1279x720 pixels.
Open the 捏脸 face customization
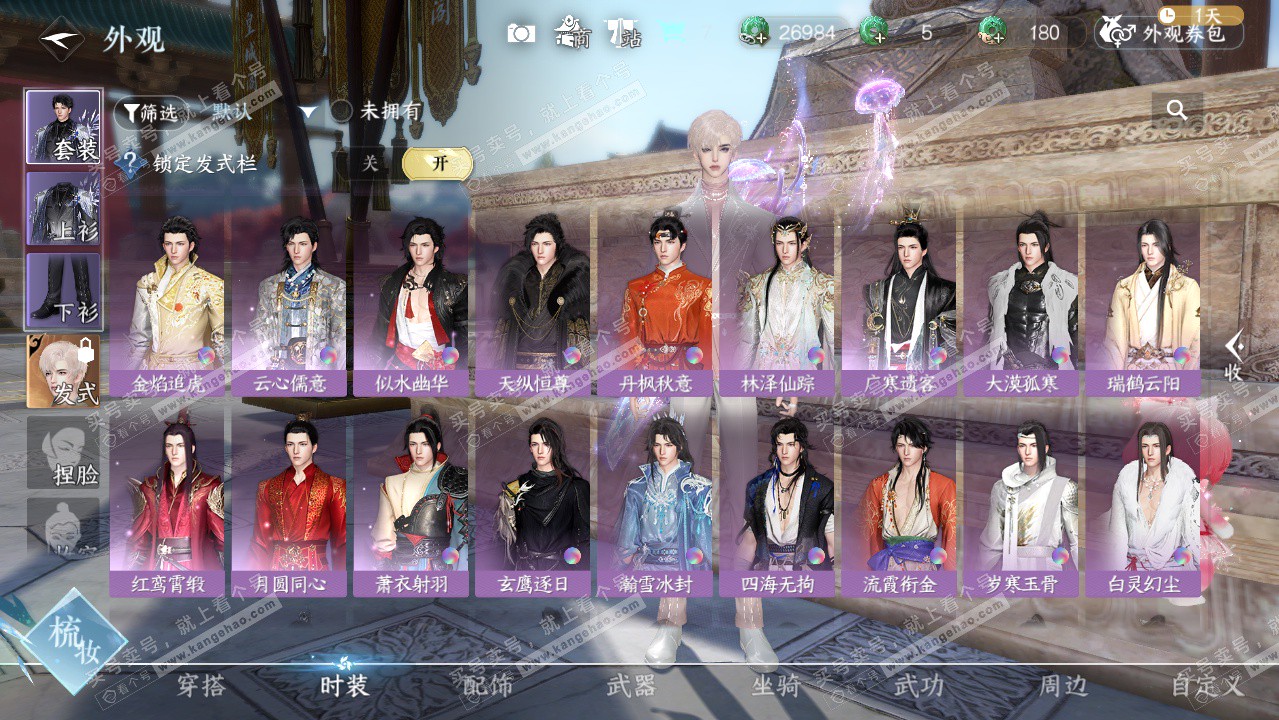63,454
